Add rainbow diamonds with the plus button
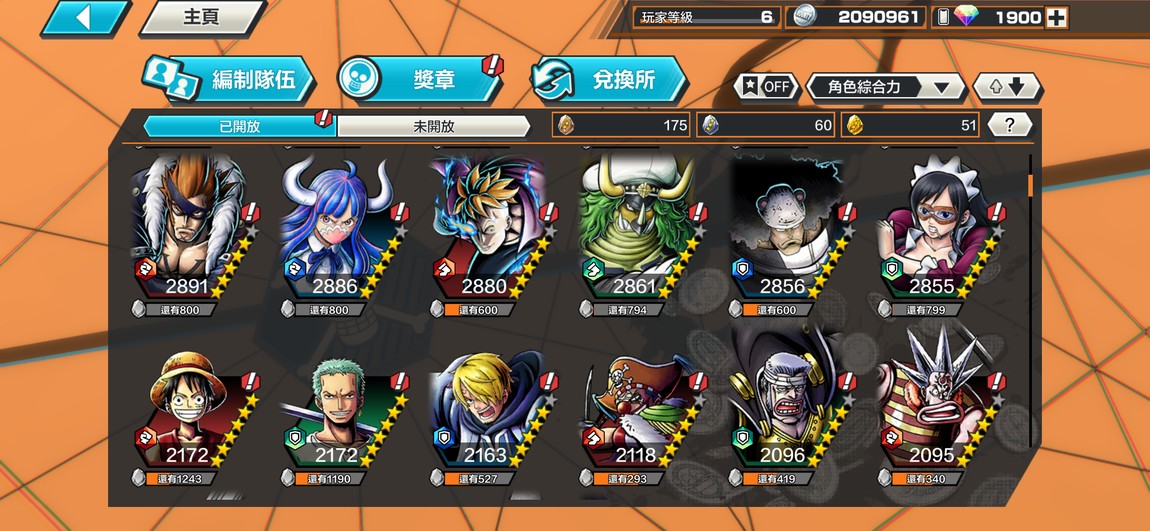Screen dimensions: 1150x531 point(1056,18)
